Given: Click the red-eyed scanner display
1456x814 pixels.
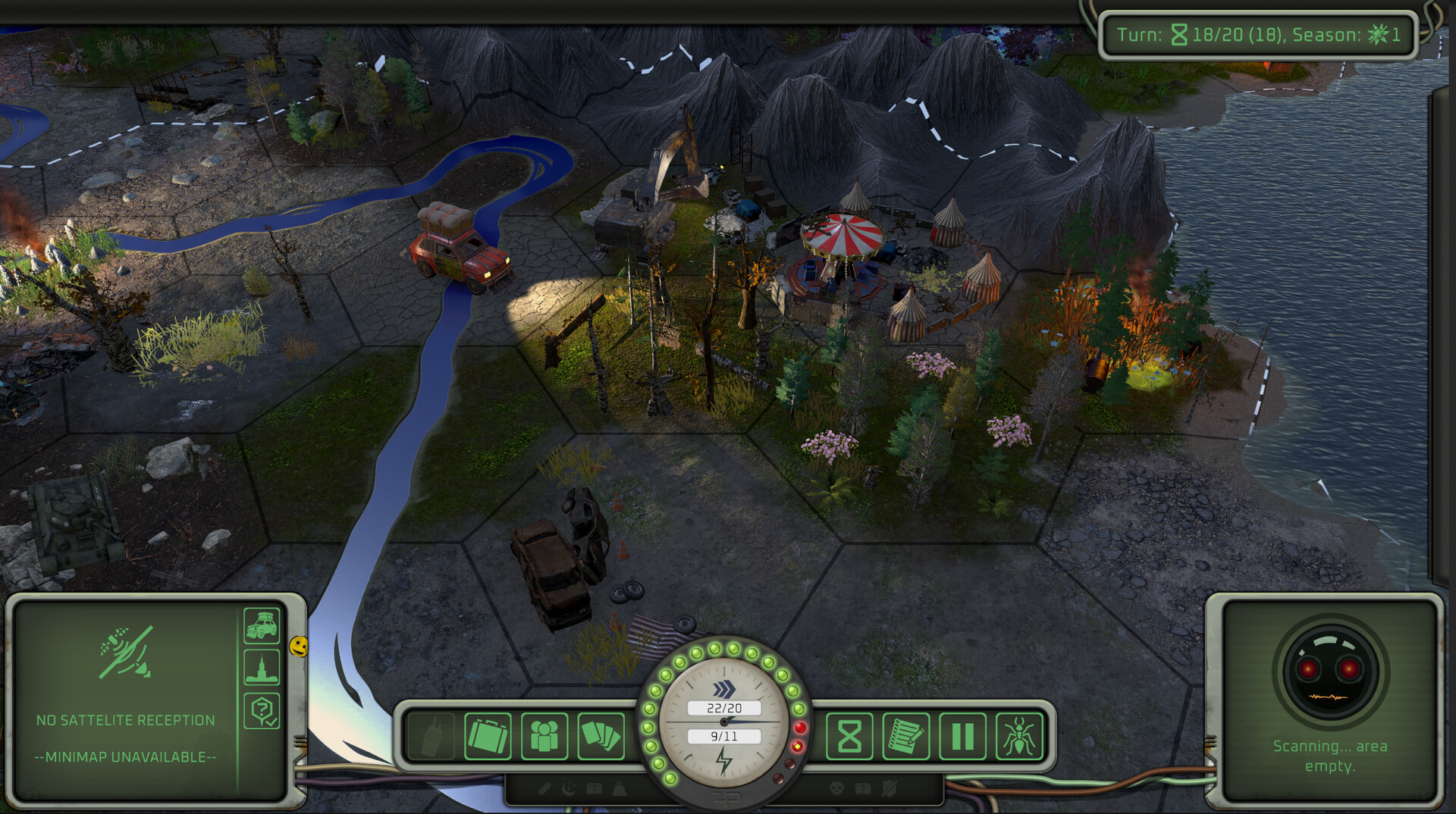Looking at the screenshot, I should [1330, 672].
